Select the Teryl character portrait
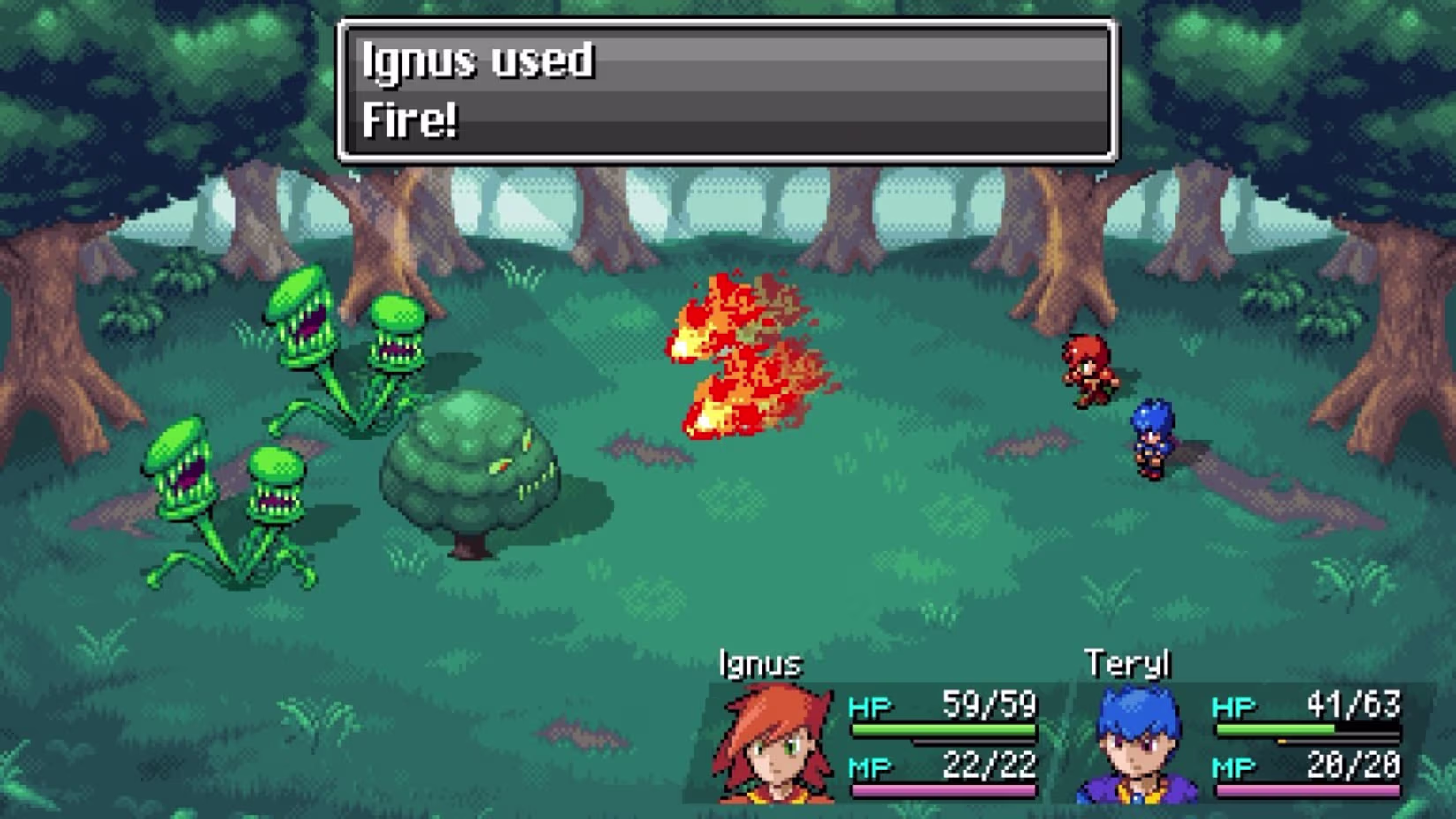1456x819 pixels. [1137, 746]
